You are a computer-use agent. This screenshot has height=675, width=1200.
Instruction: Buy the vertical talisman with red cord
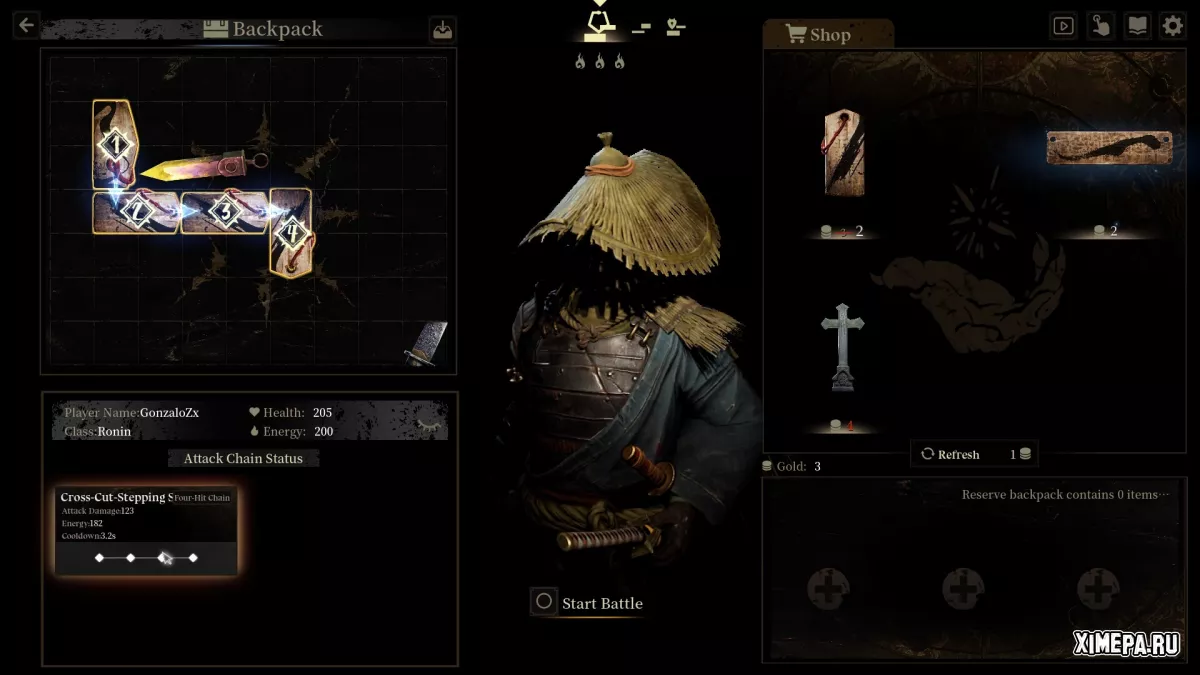pos(844,152)
